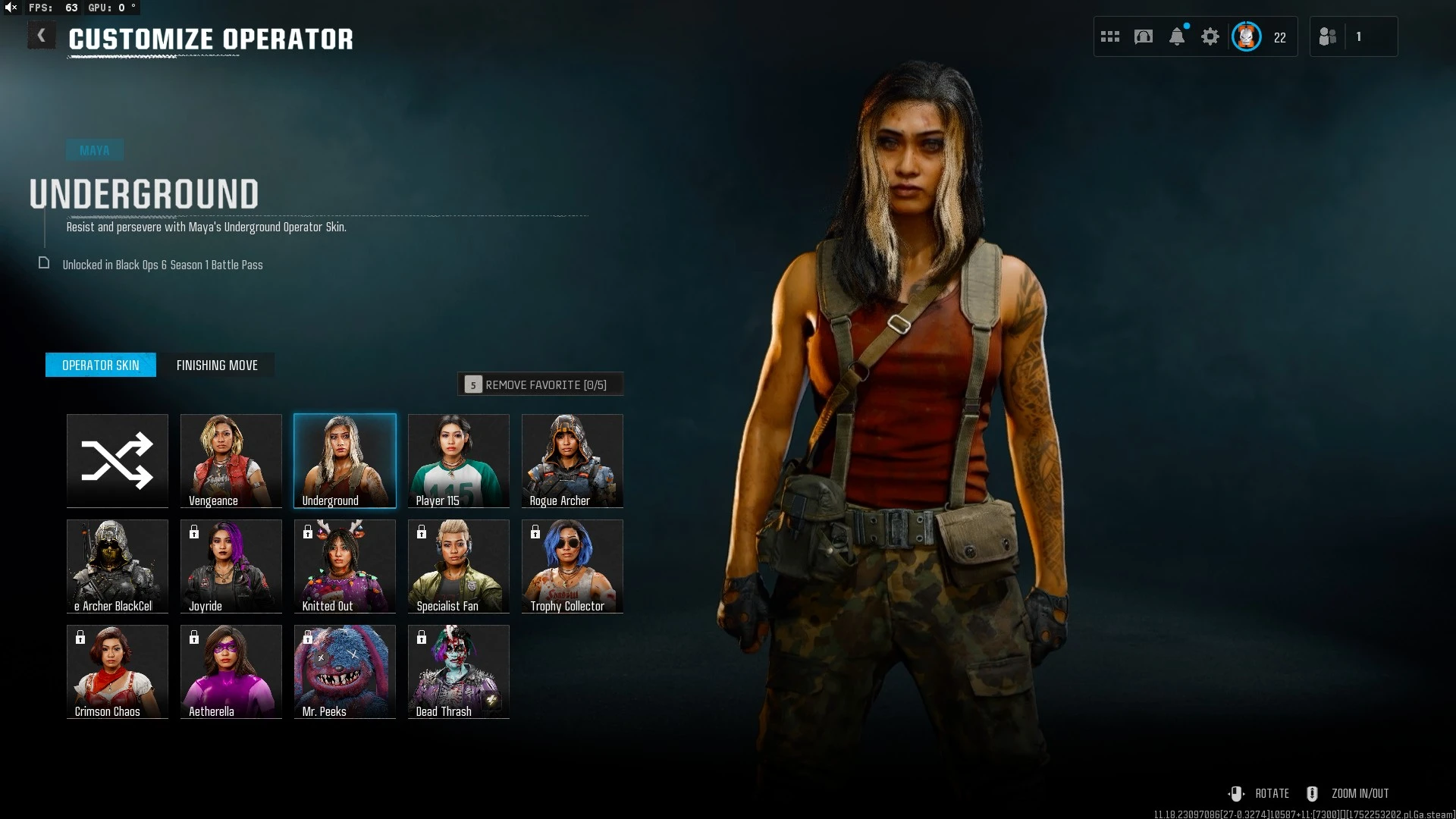Equip the Player 115 skin

[x=459, y=460]
